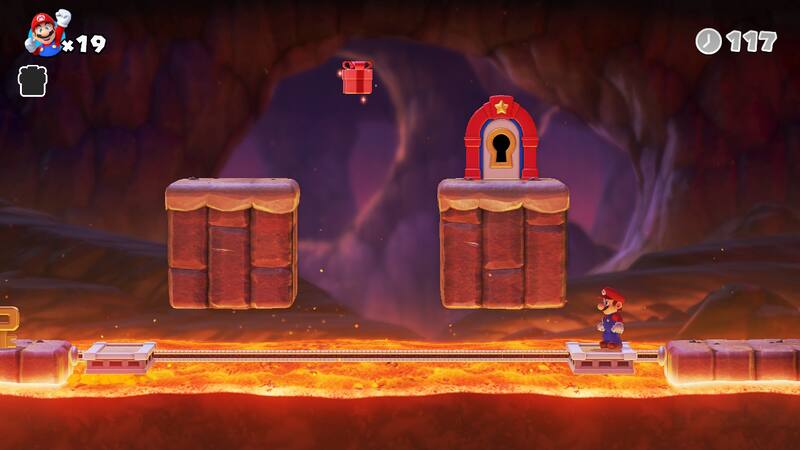Click the Mario lives icon
Viewport: 800px width, 450px height.
point(45,34)
